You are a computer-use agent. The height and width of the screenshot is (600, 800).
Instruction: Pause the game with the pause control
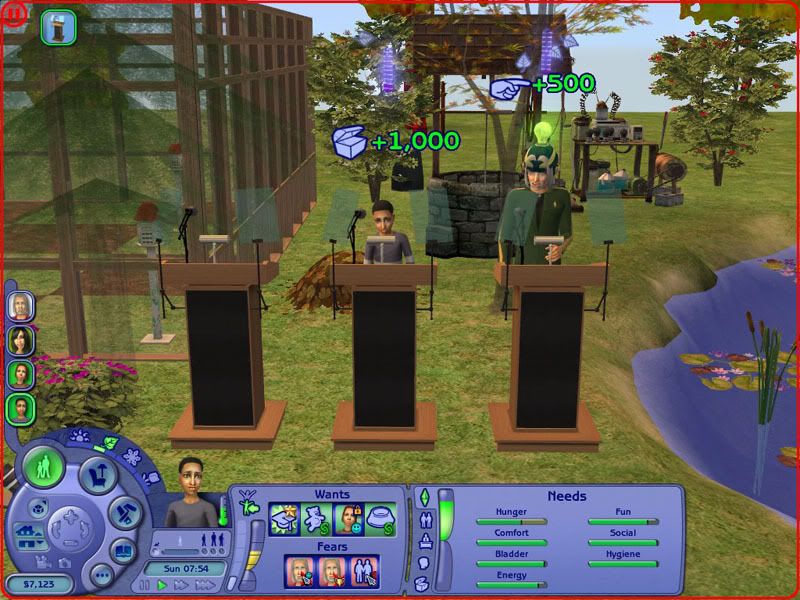tap(144, 585)
